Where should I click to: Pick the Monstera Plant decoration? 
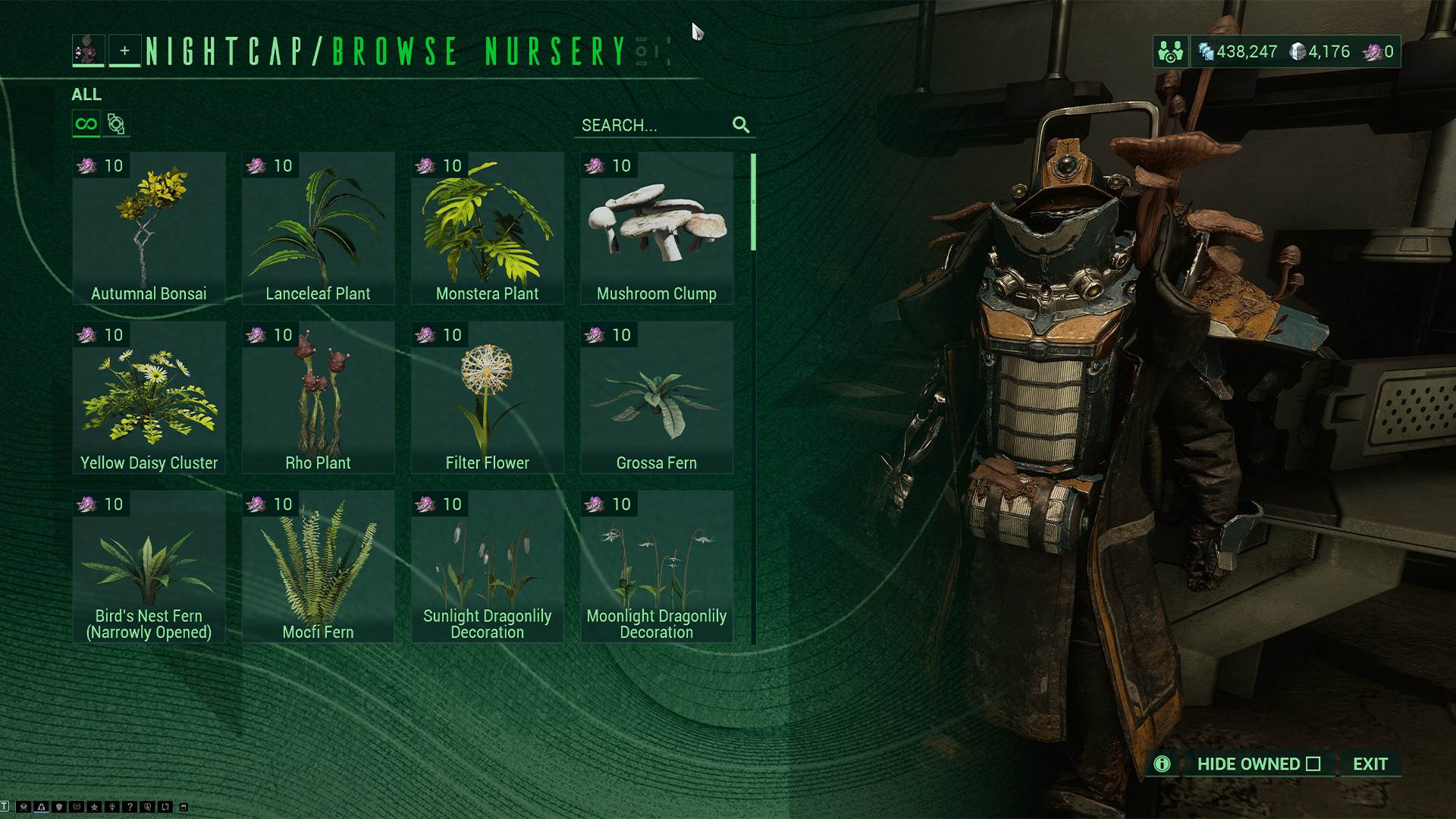pos(487,228)
